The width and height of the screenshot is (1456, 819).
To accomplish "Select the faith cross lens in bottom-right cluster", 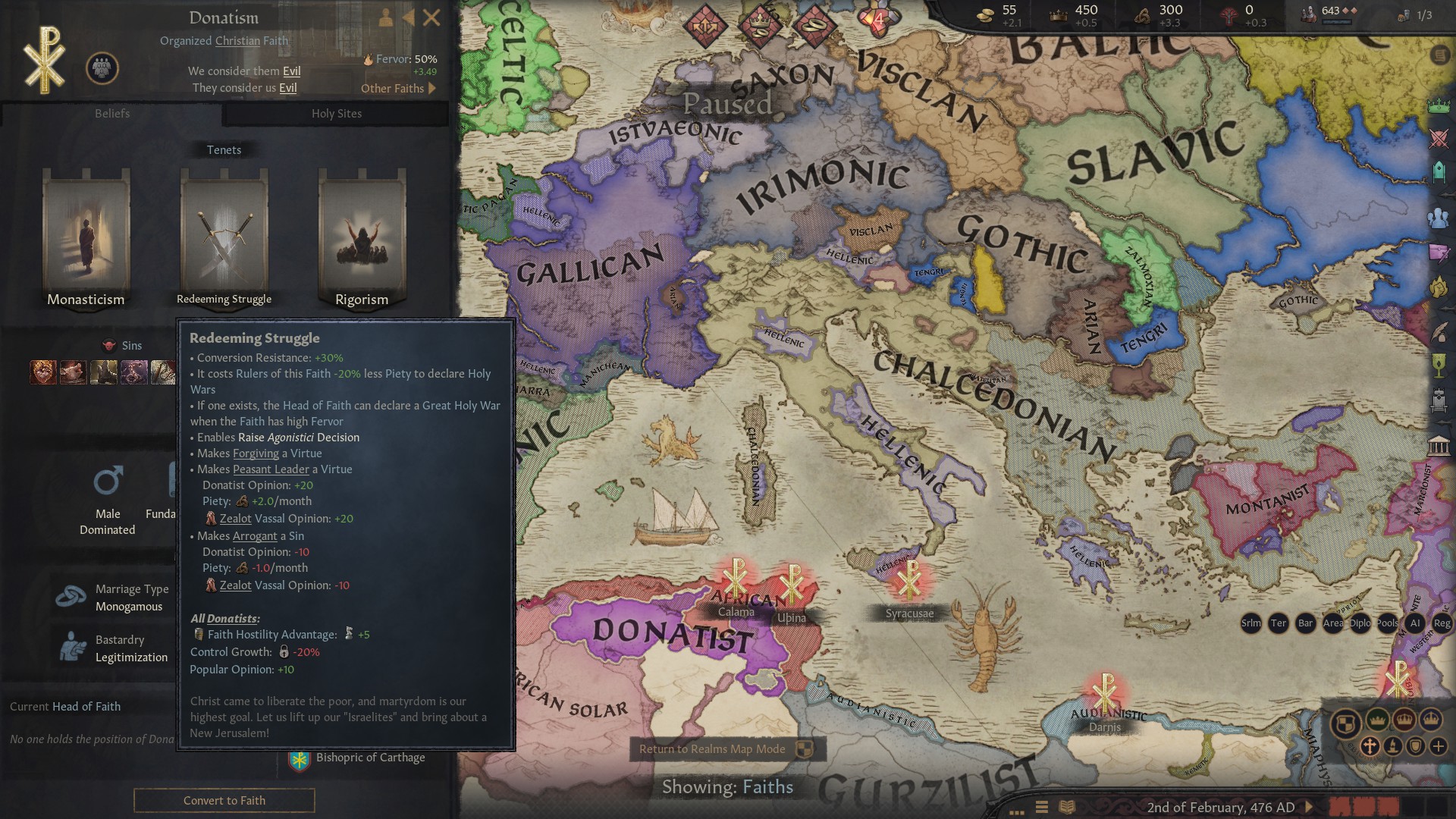I will [1370, 747].
